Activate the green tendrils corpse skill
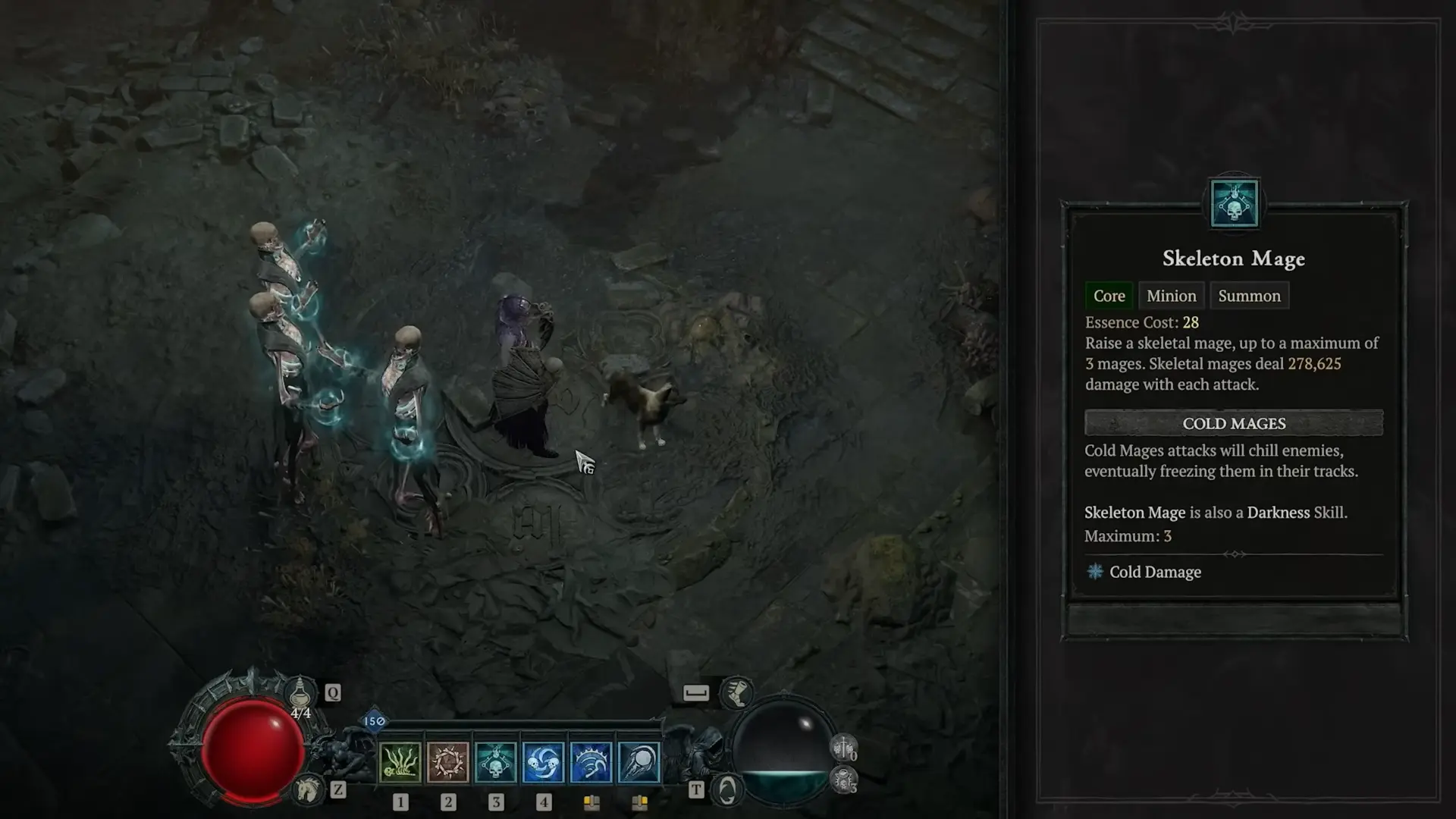This screenshot has height=819, width=1456. [x=400, y=762]
